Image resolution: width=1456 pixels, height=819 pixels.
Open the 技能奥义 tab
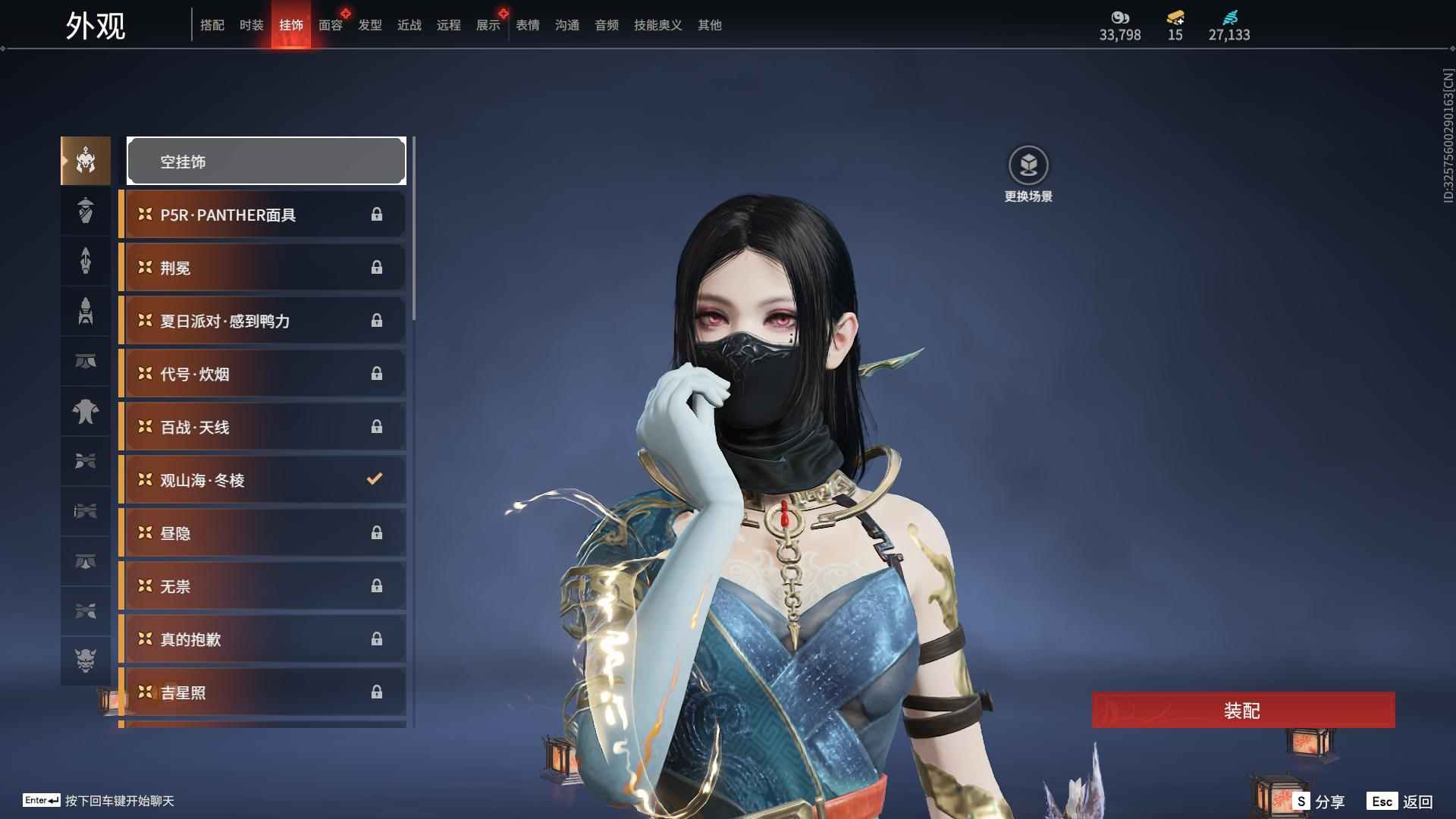[x=657, y=25]
